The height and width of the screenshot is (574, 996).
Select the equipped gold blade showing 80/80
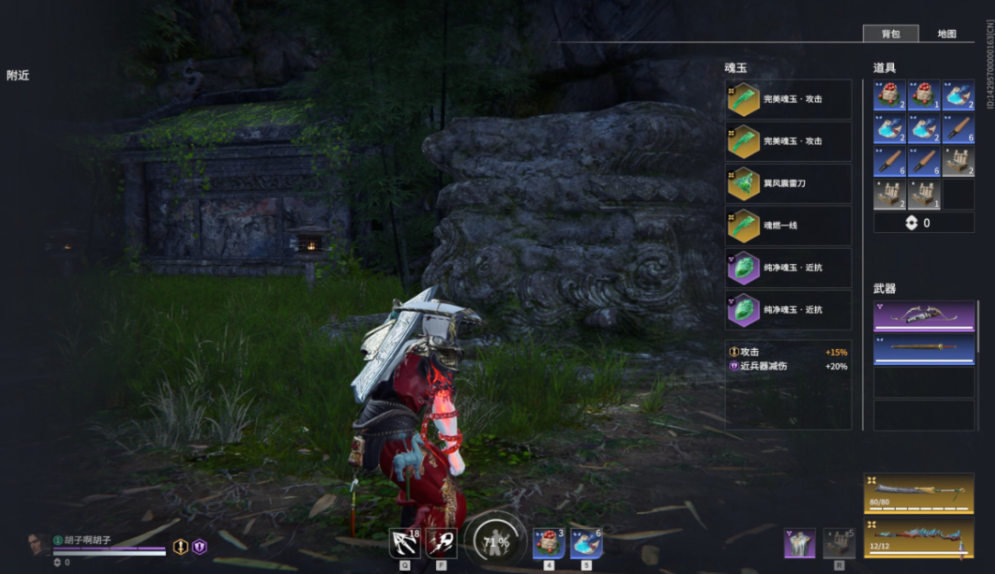pyautogui.click(x=918, y=494)
